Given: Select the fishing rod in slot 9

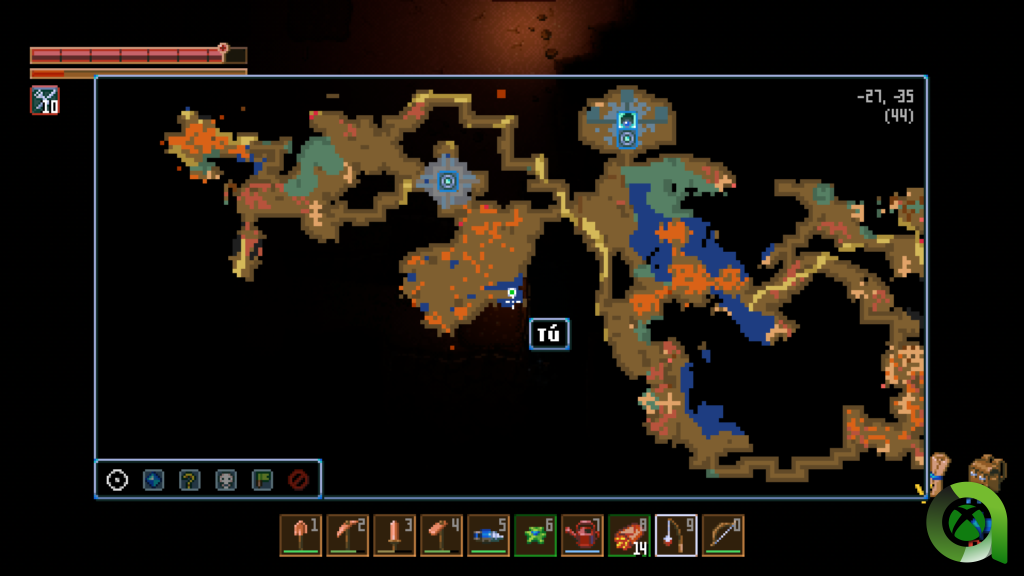Looking at the screenshot, I should pyautogui.click(x=676, y=535).
